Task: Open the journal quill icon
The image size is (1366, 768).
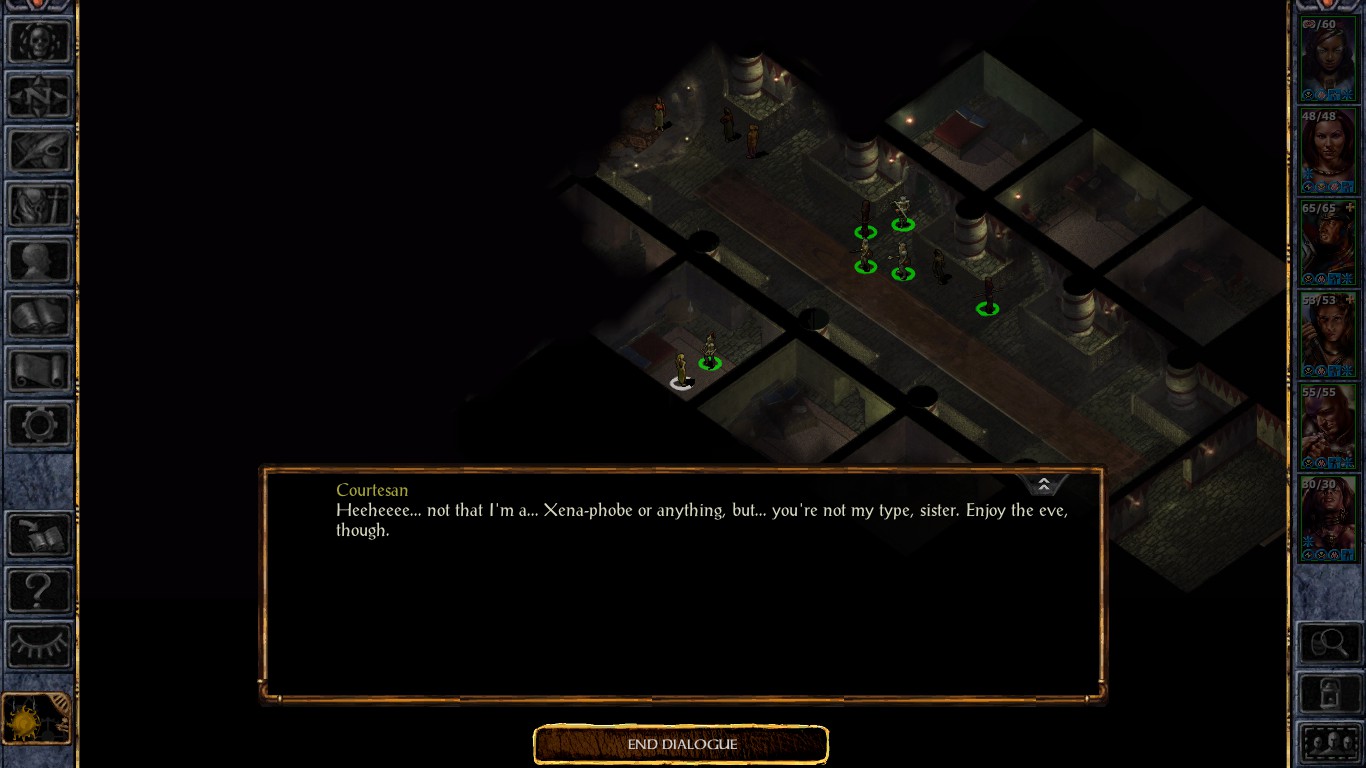Action: [x=39, y=151]
